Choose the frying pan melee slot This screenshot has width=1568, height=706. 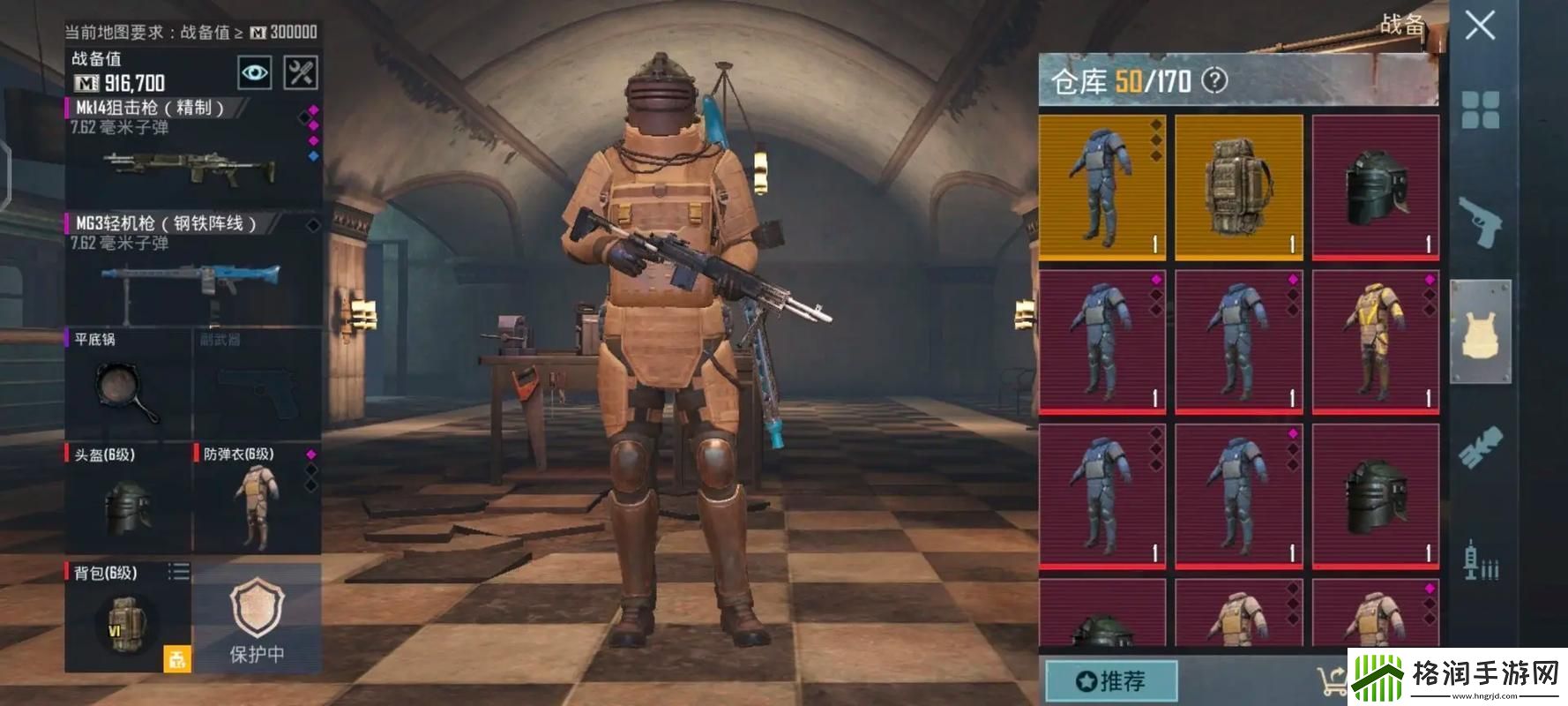tap(127, 385)
